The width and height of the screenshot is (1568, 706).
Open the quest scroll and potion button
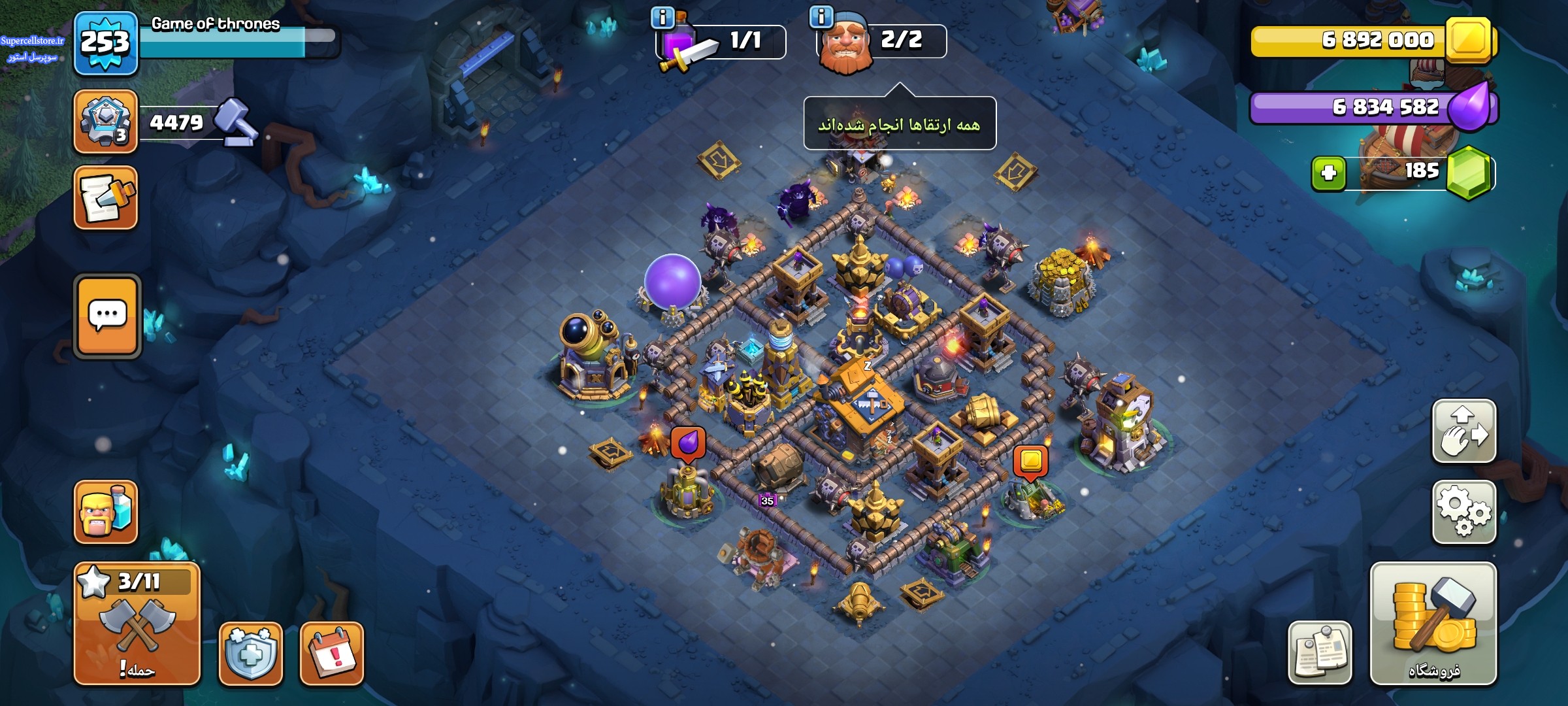pyautogui.click(x=106, y=197)
